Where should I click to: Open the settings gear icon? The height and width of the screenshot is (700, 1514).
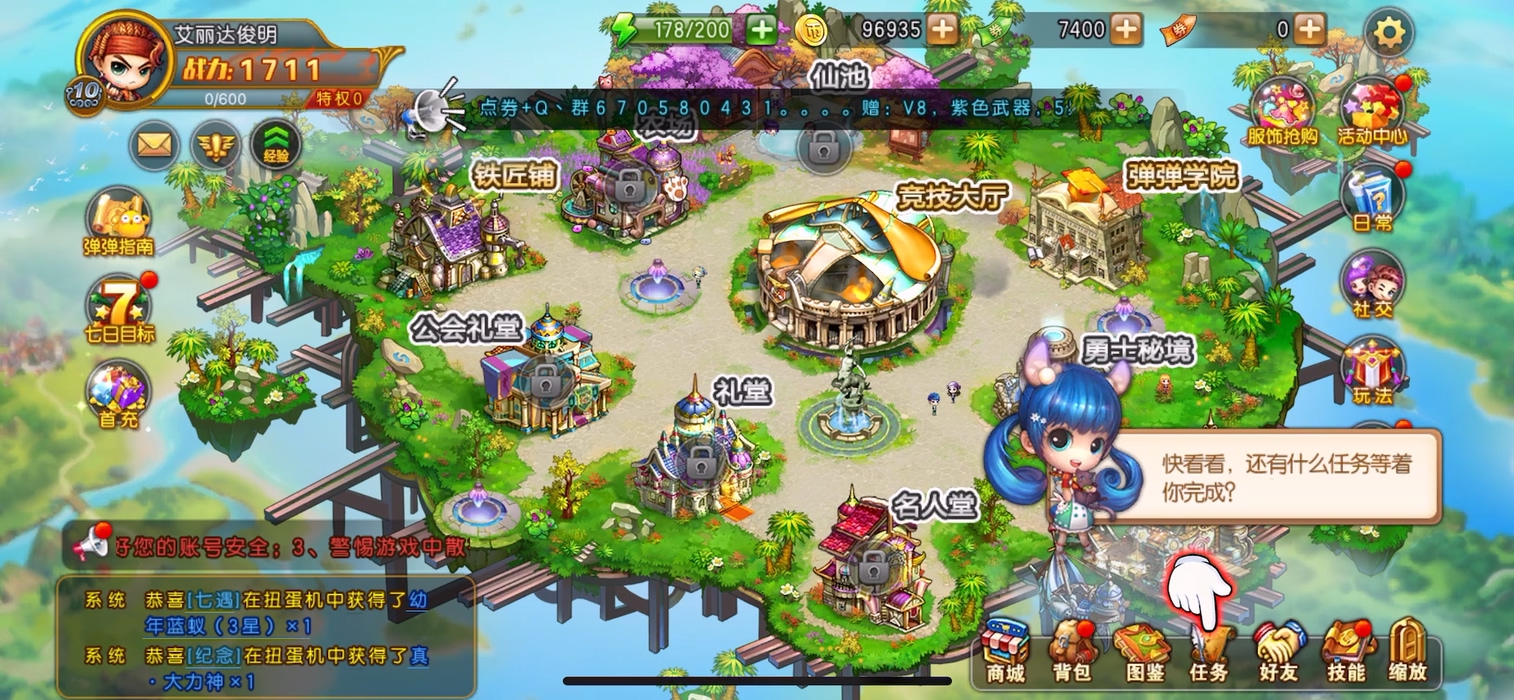(x=1388, y=33)
